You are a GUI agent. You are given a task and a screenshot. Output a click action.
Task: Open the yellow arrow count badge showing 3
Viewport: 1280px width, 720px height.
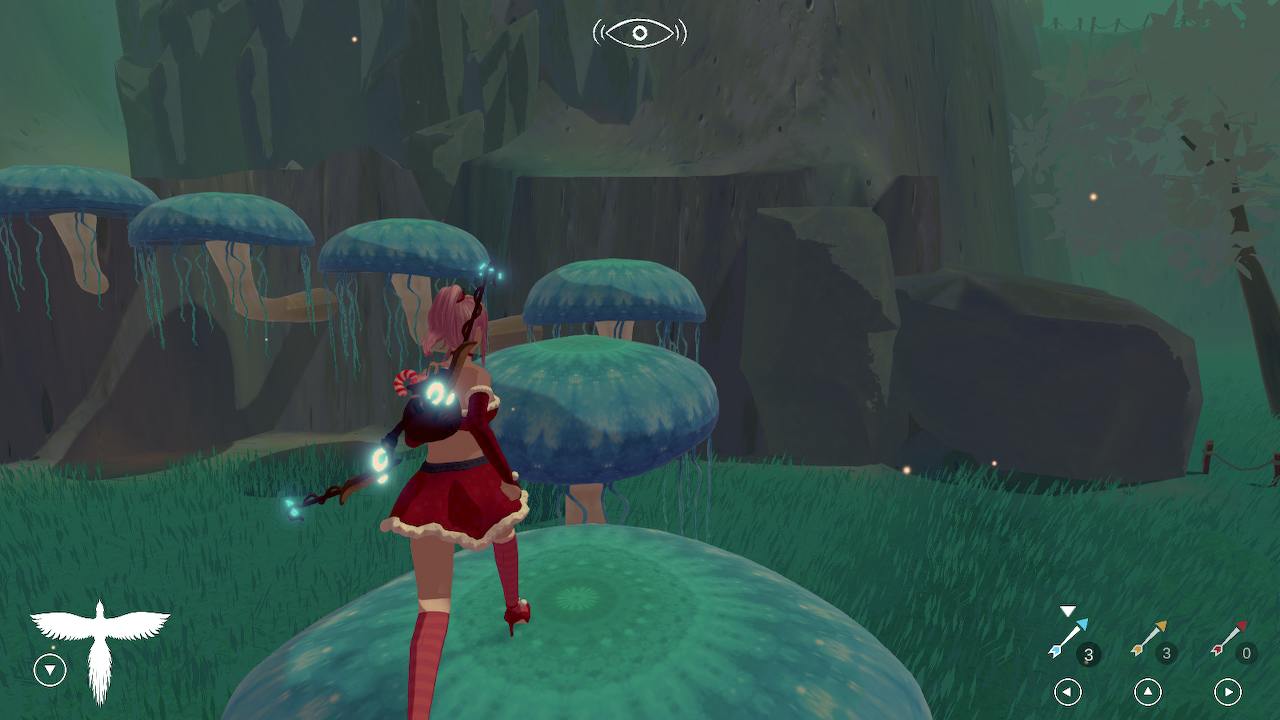1165,653
